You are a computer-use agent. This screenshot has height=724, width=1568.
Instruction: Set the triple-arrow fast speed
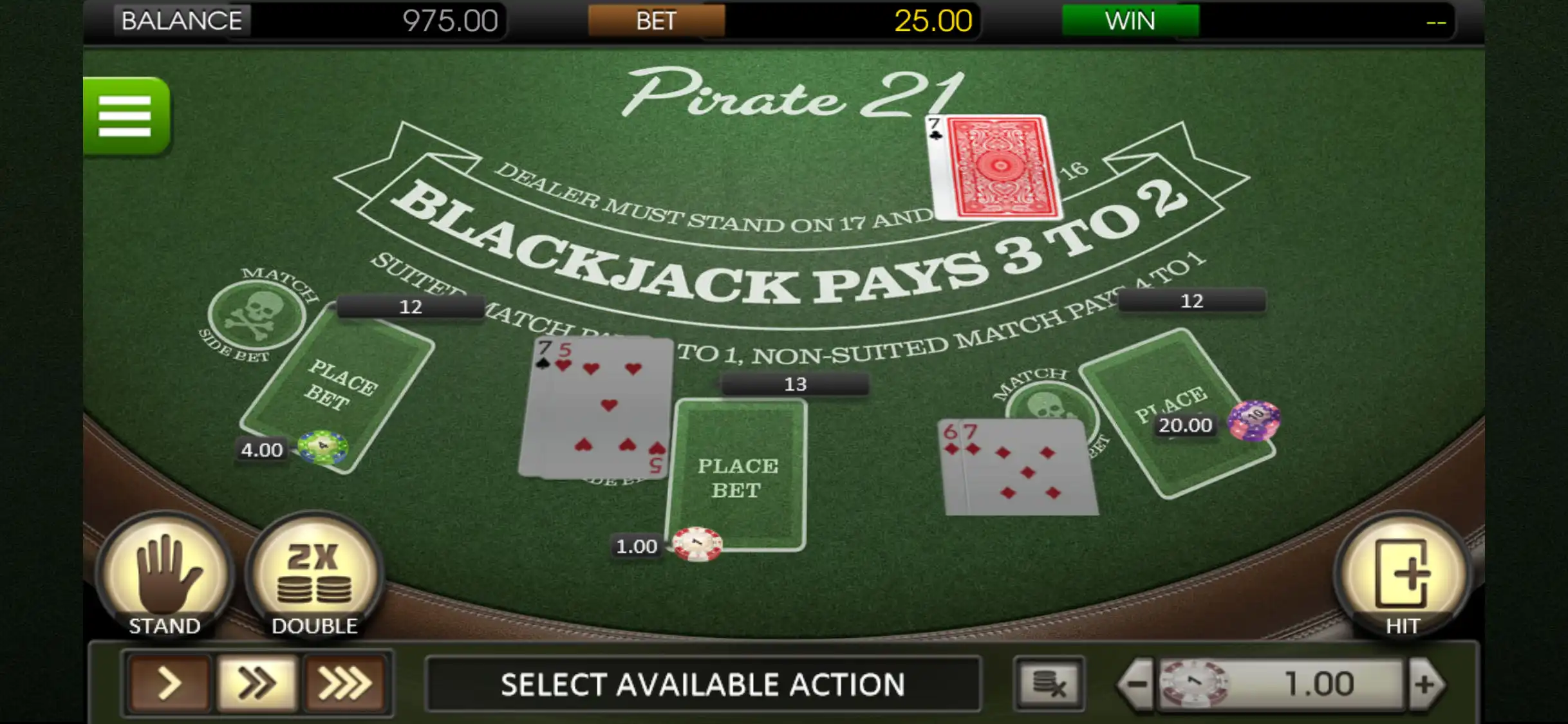tap(345, 683)
